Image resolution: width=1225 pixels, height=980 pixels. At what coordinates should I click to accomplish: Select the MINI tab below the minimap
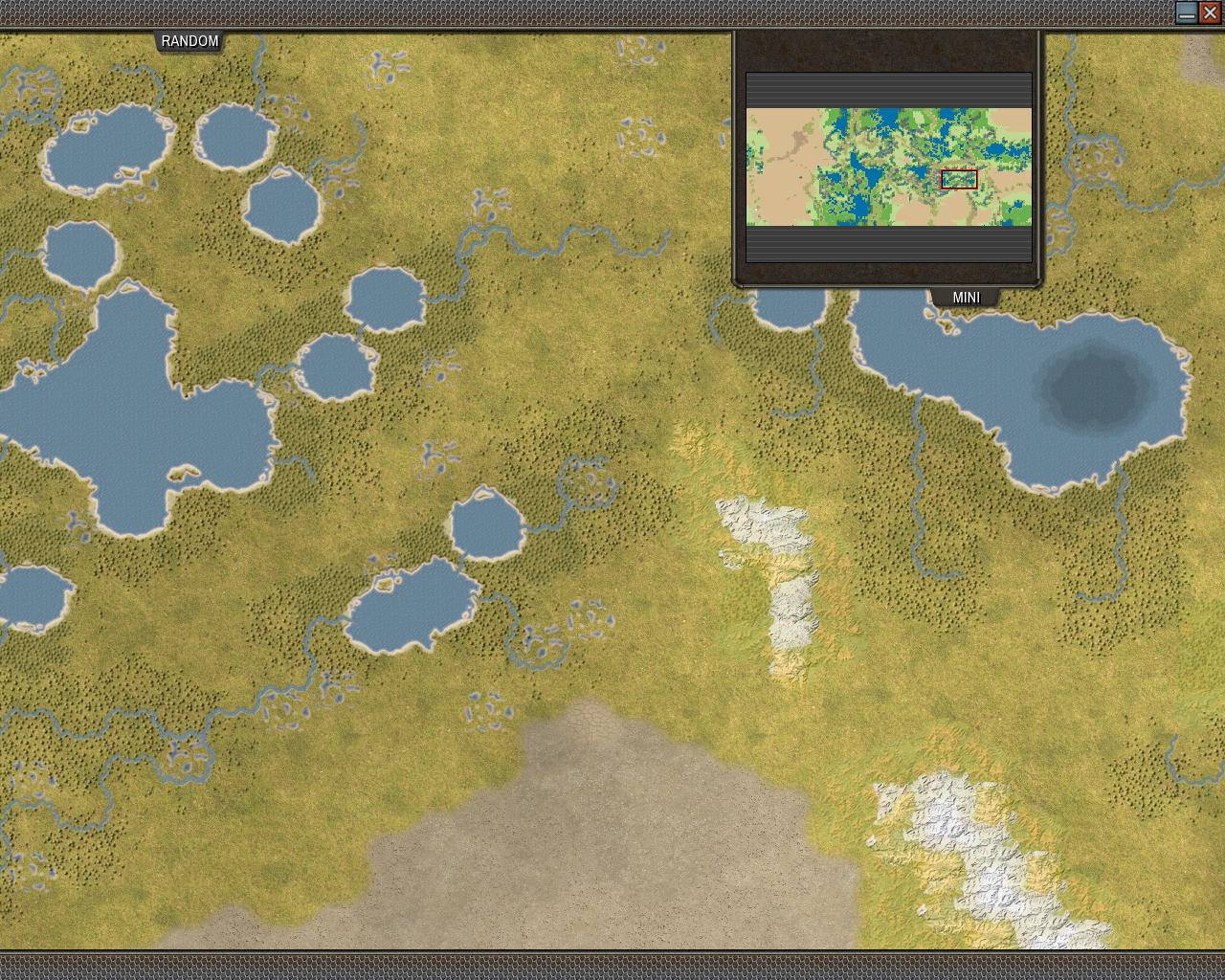(966, 297)
